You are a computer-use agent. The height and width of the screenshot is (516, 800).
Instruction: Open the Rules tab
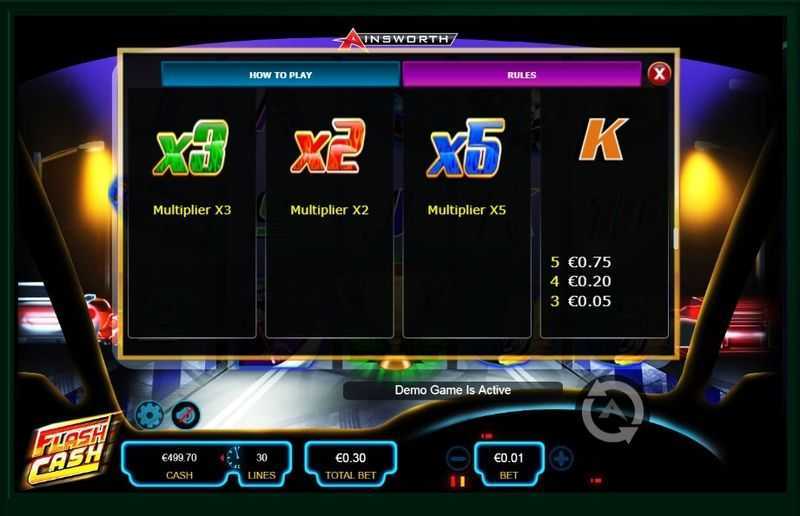pyautogui.click(x=521, y=74)
